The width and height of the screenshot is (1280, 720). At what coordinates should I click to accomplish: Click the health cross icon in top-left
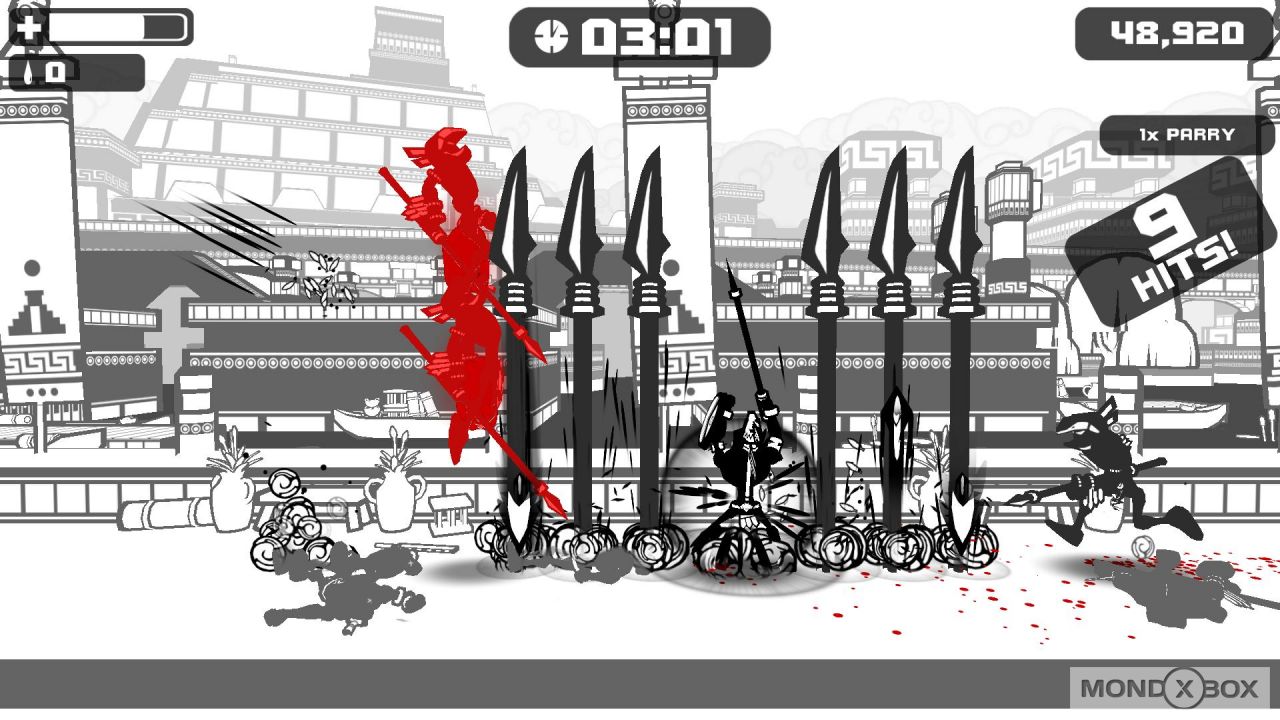[x=30, y=26]
